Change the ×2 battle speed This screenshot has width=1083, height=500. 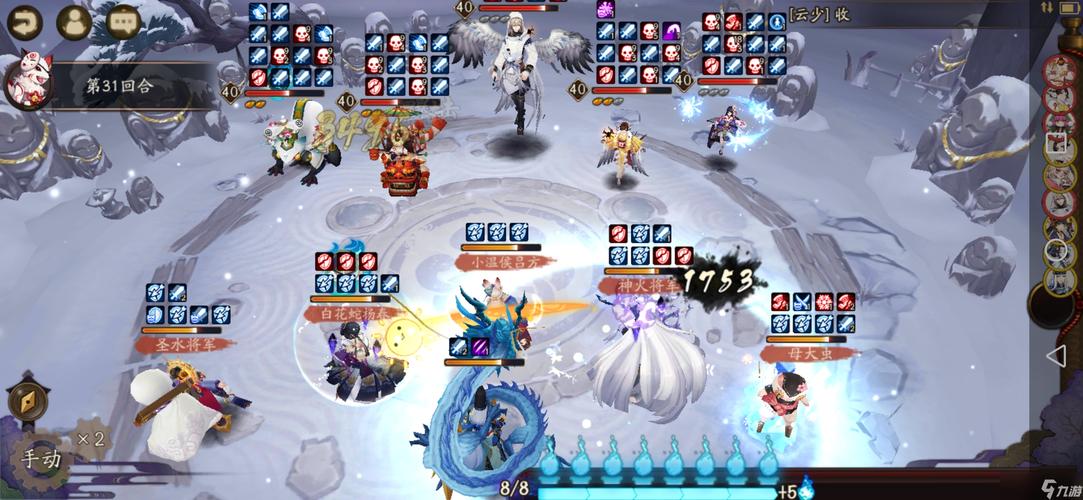pos(92,439)
